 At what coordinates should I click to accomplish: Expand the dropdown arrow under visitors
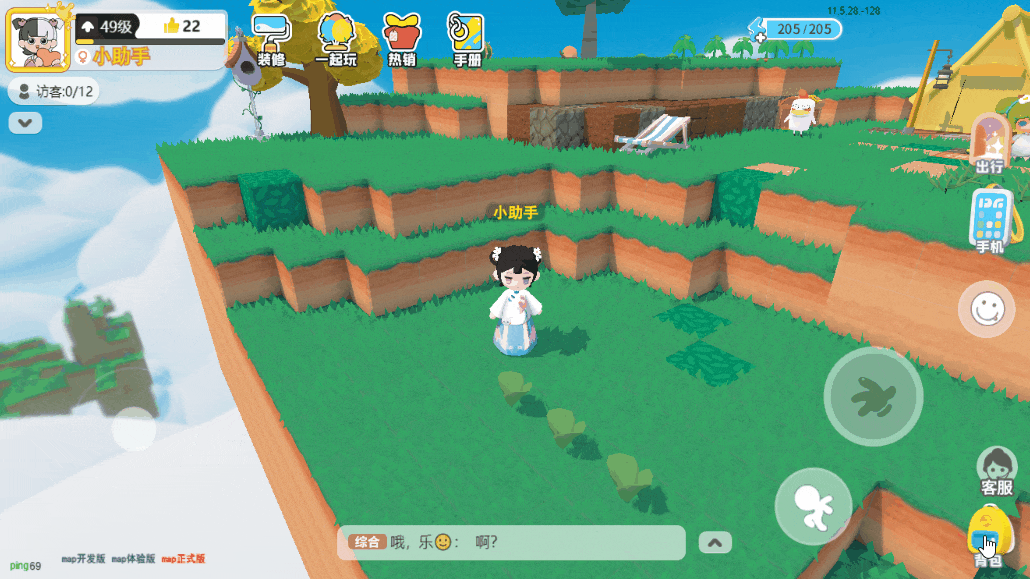click(25, 123)
